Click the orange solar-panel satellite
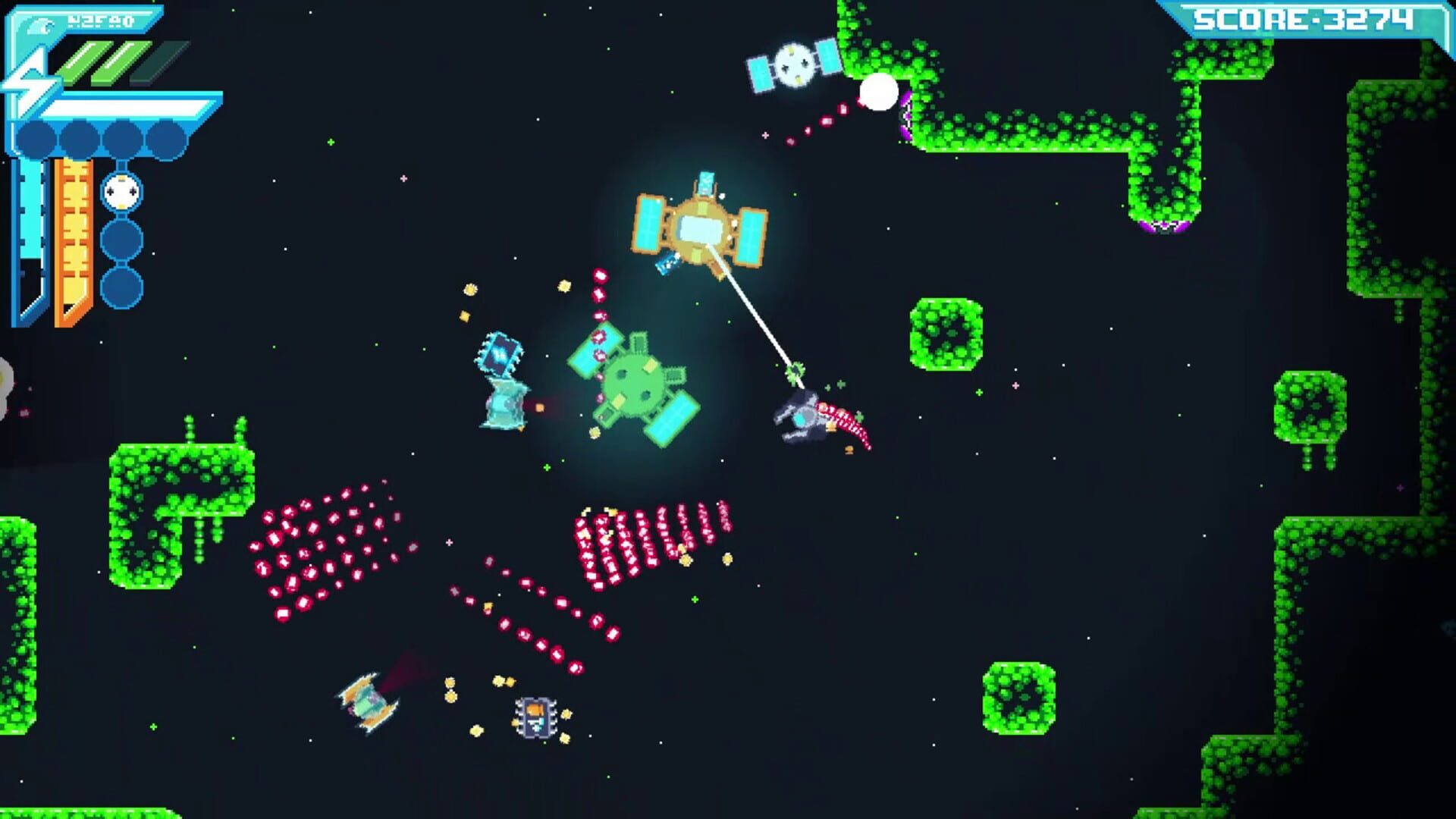 click(701, 227)
